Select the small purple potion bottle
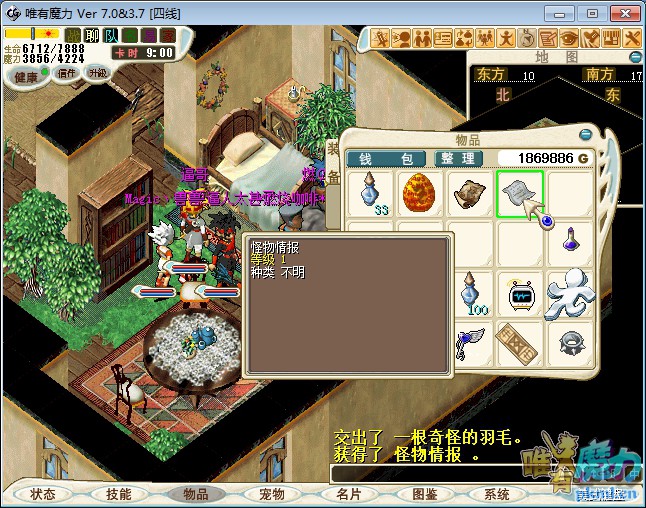Image resolution: width=646 pixels, height=508 pixels. [x=570, y=240]
